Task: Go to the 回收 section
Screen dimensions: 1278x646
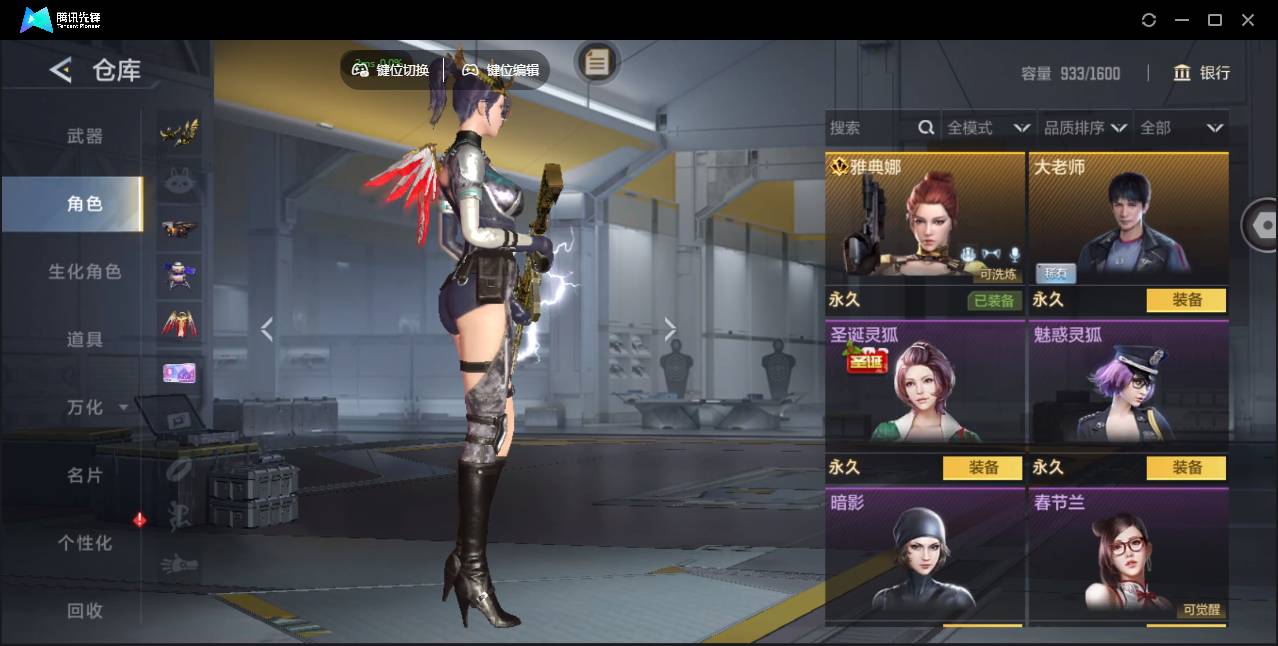Action: click(85, 611)
